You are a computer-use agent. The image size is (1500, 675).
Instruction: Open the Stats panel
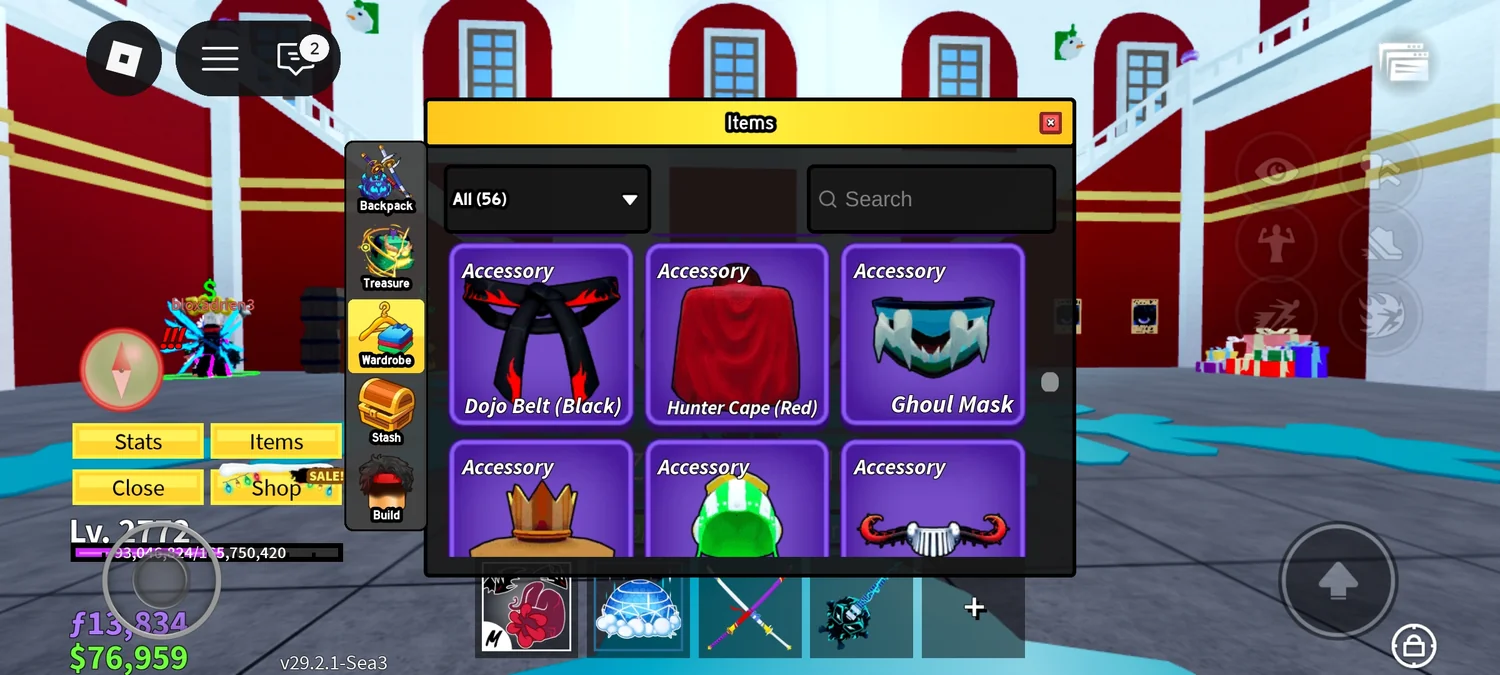pyautogui.click(x=138, y=441)
